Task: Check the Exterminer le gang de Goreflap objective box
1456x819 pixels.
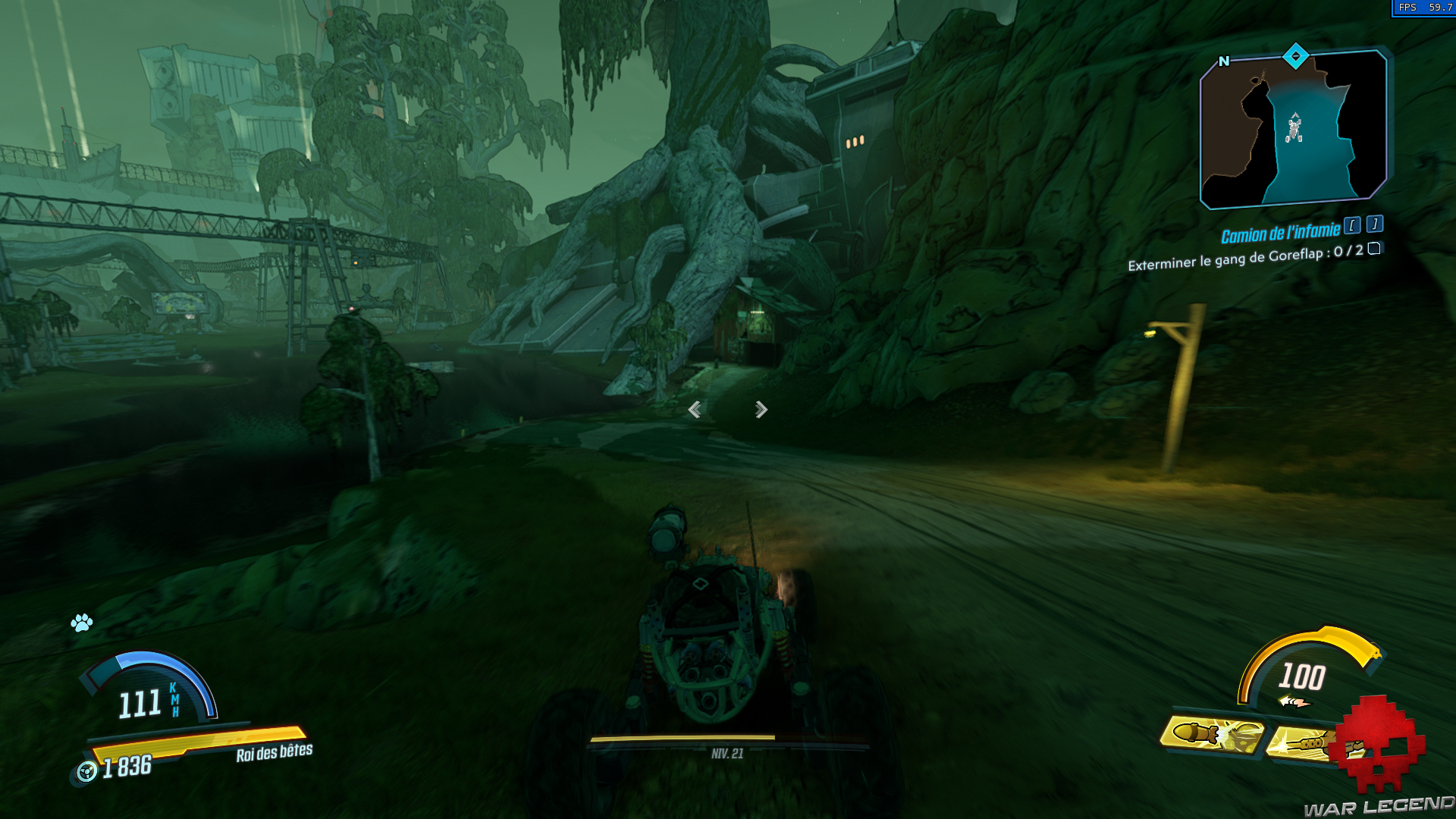Action: point(1374,251)
